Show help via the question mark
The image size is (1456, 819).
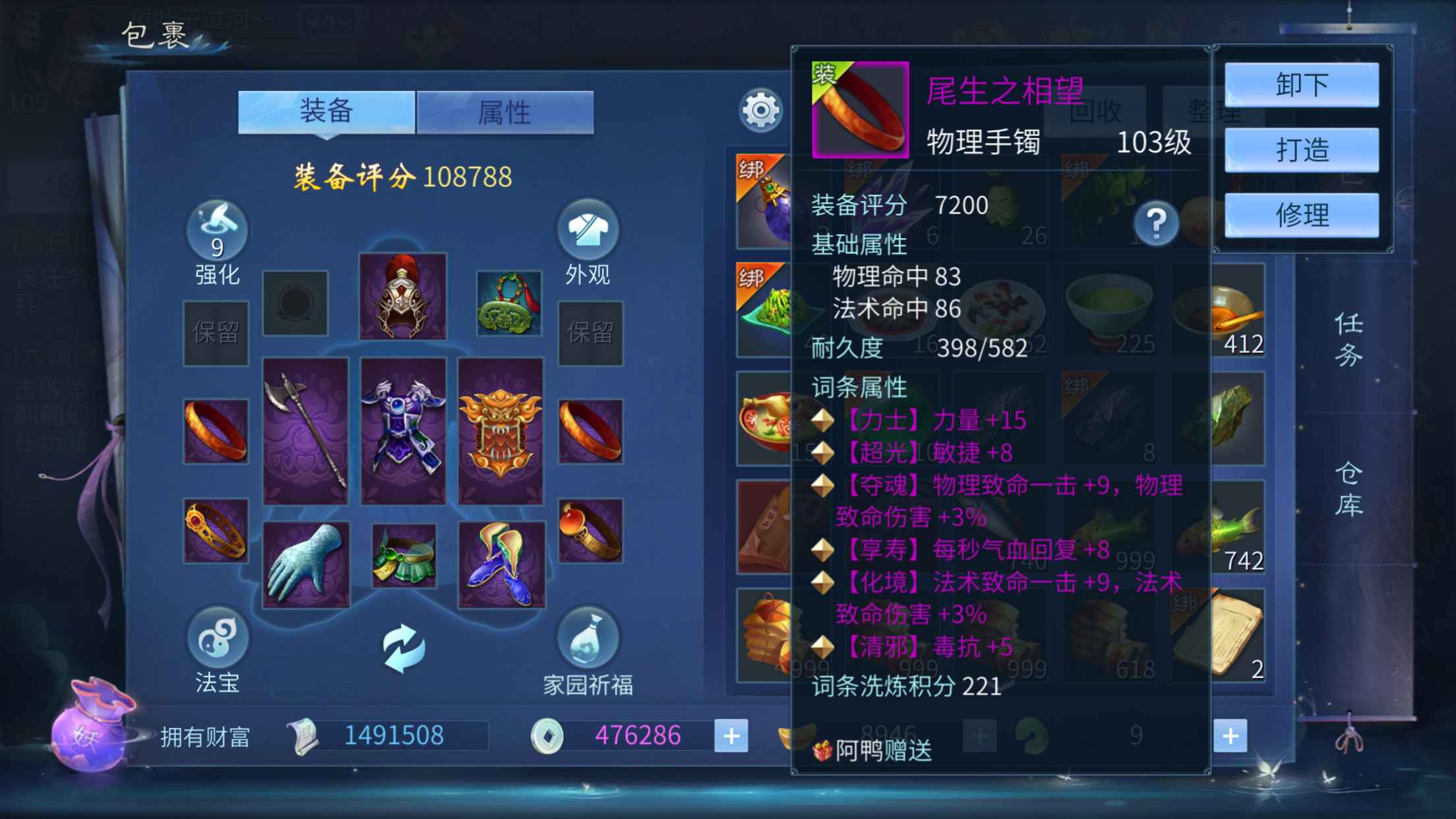(x=1156, y=224)
